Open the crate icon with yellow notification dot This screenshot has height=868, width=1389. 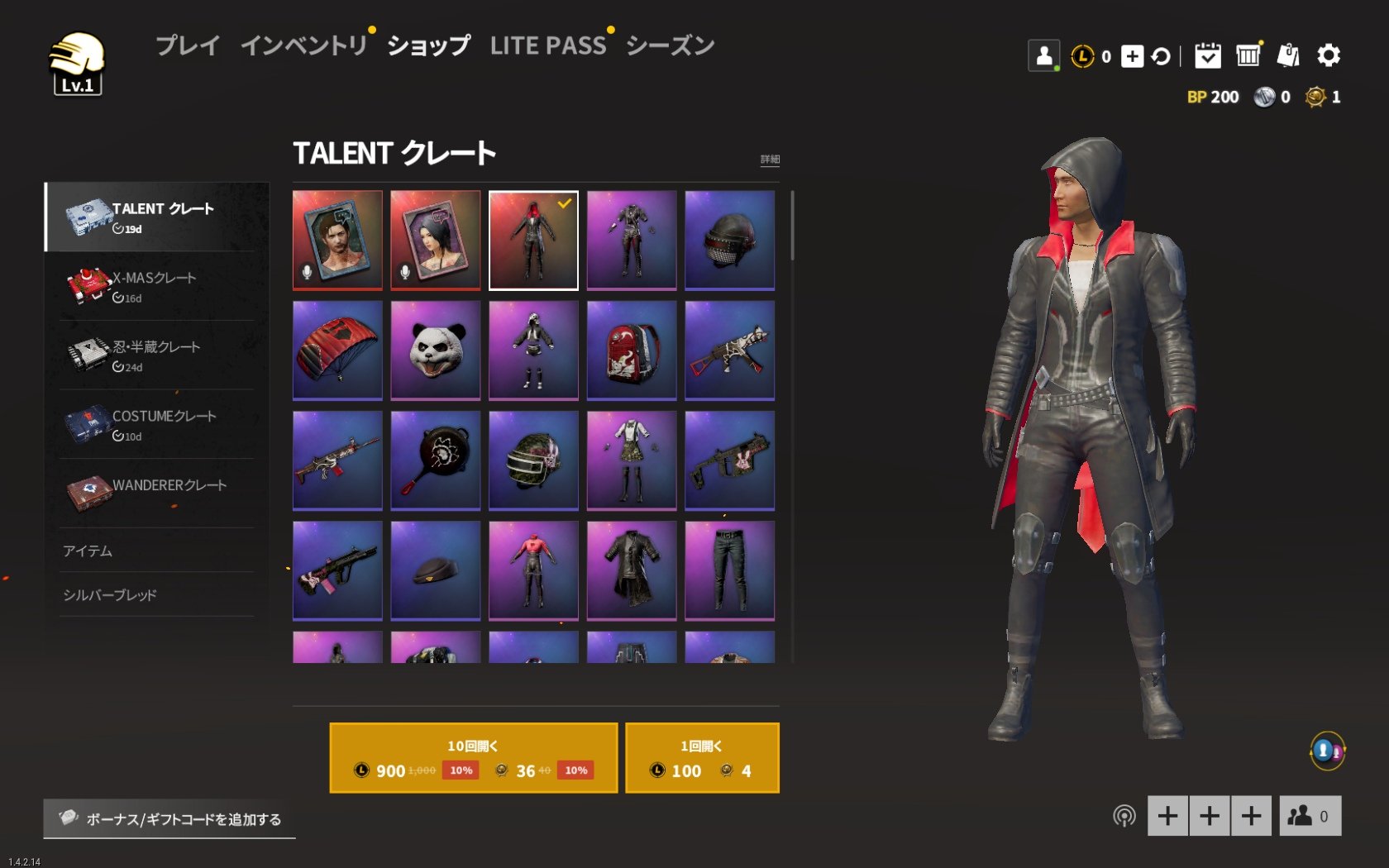1248,56
